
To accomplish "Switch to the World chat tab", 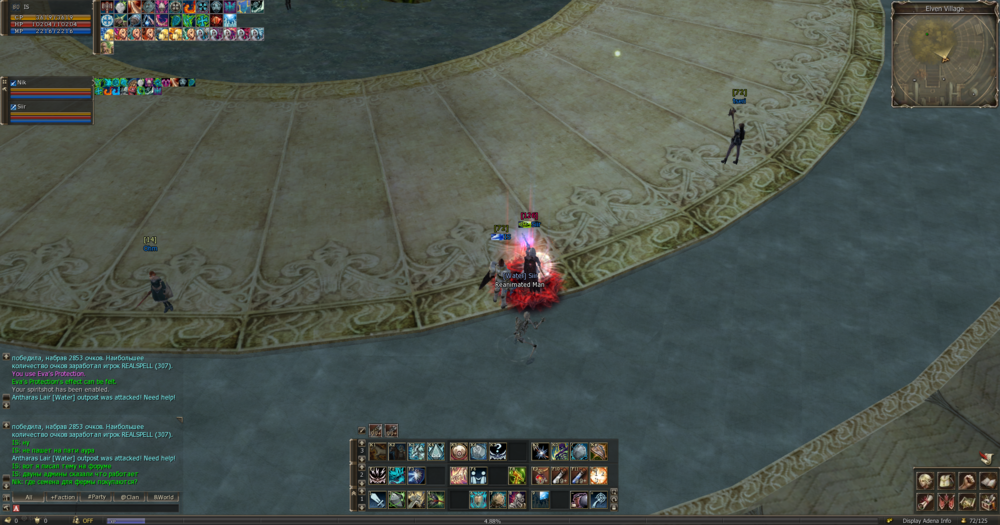I will (163, 497).
